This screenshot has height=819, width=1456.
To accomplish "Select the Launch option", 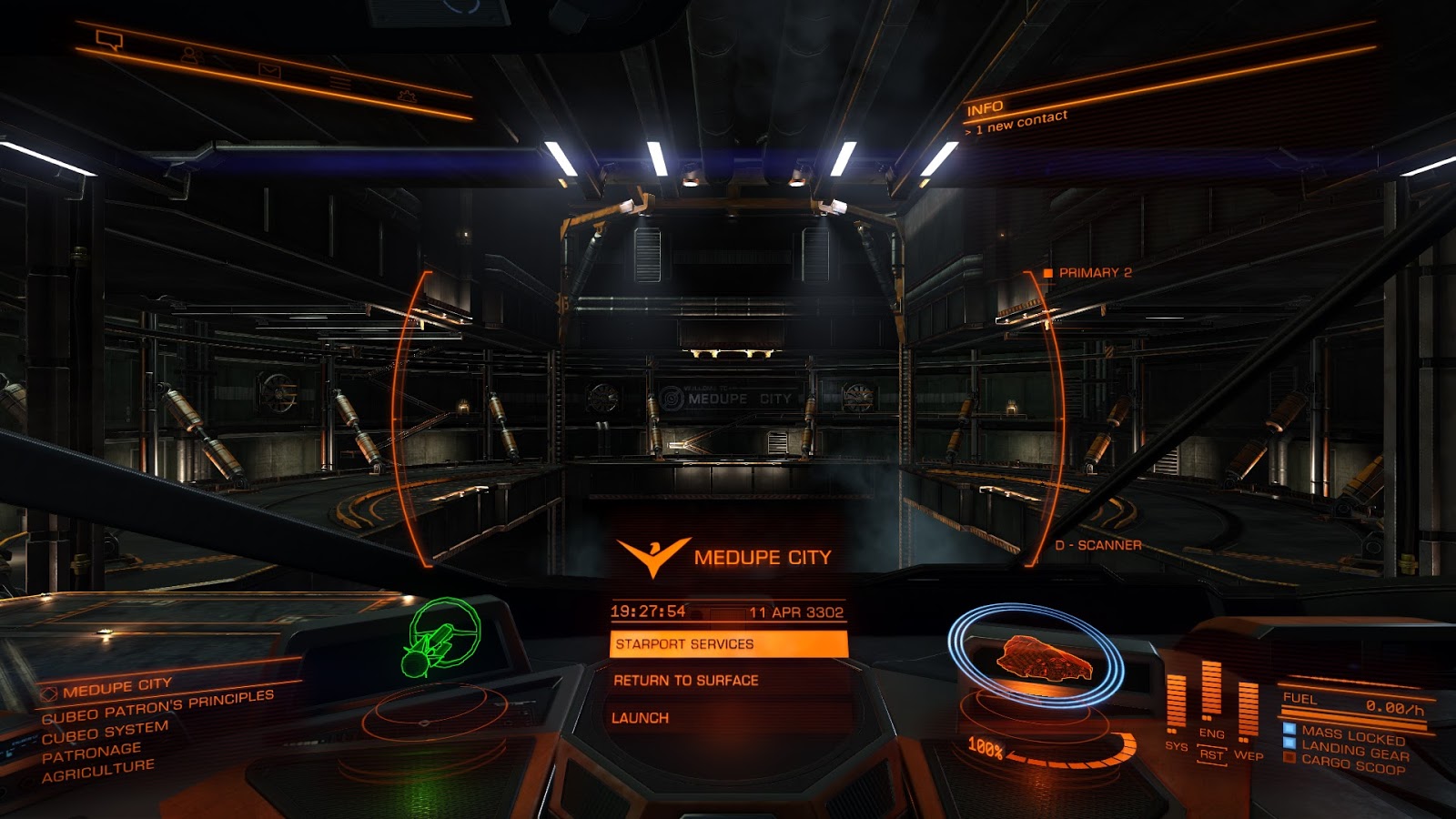I will coord(641,718).
